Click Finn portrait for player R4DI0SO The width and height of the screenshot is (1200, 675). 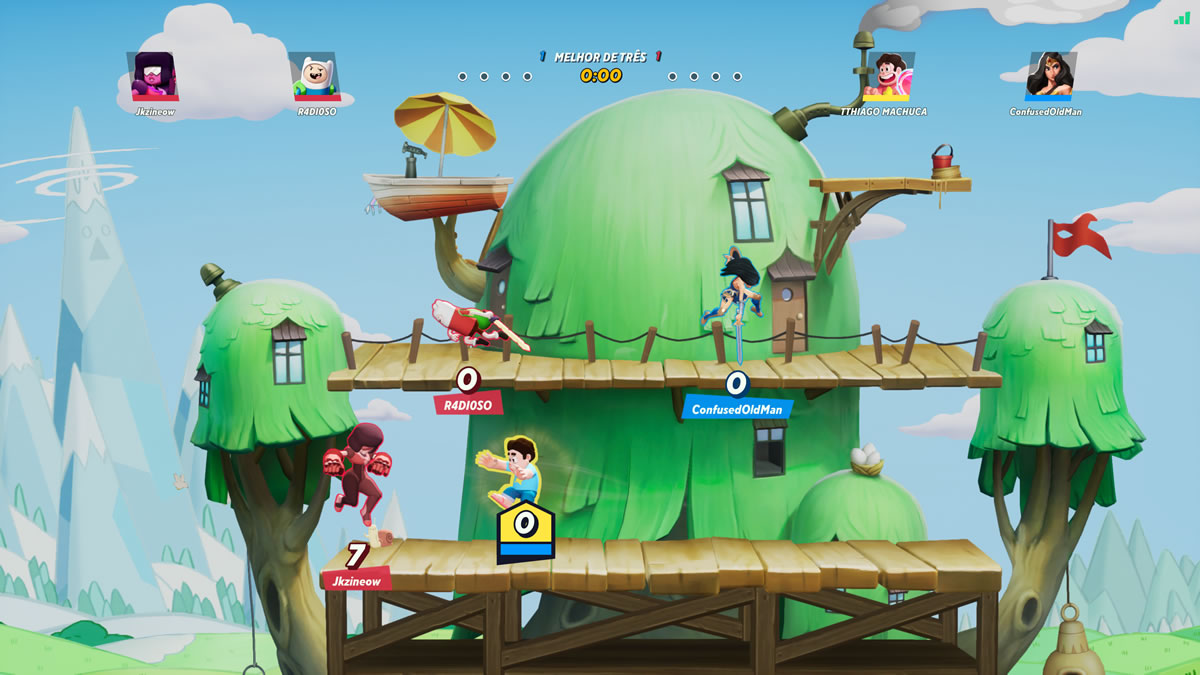pyautogui.click(x=315, y=76)
